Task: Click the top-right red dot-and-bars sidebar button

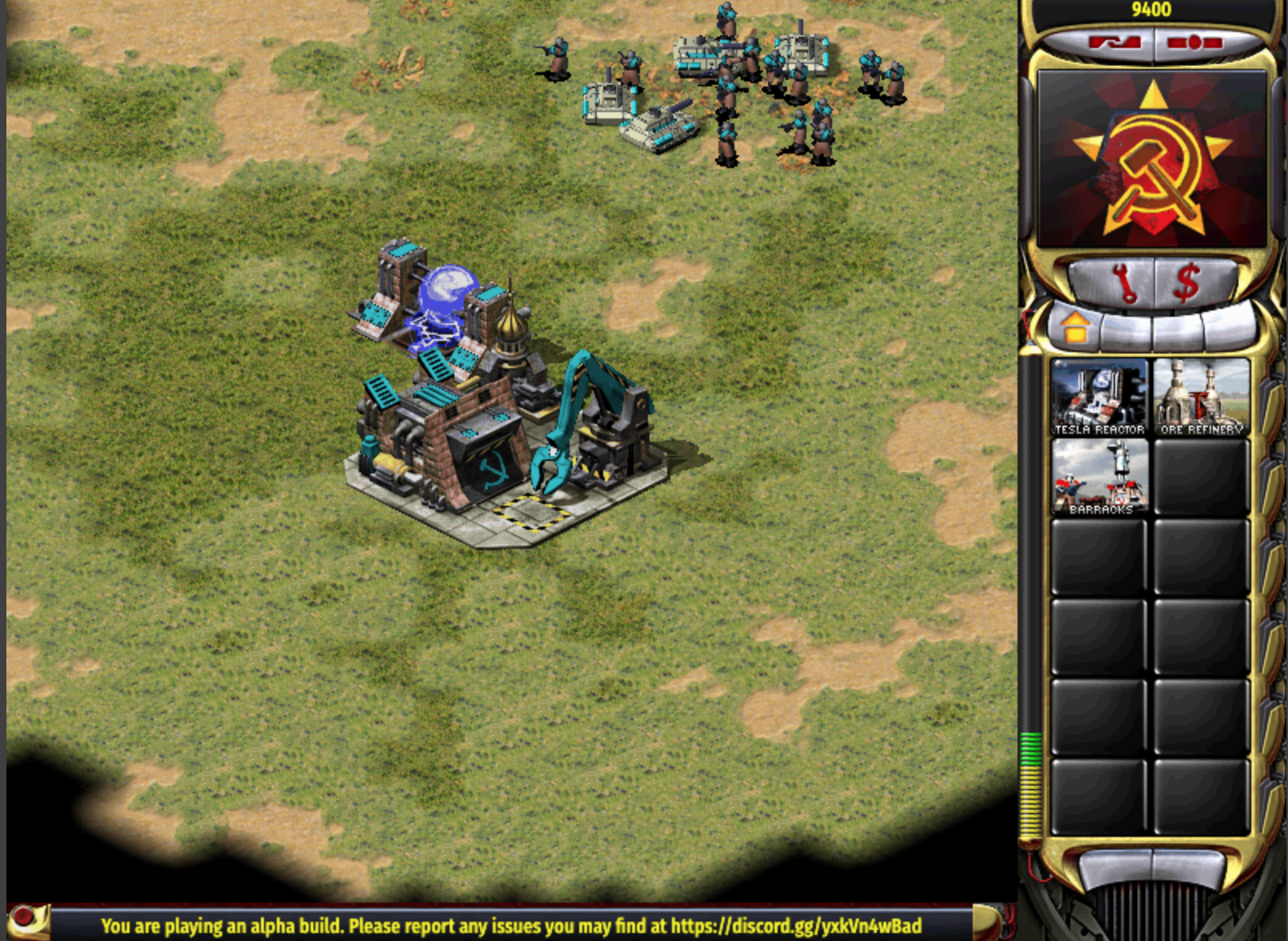Action: 1194,42
